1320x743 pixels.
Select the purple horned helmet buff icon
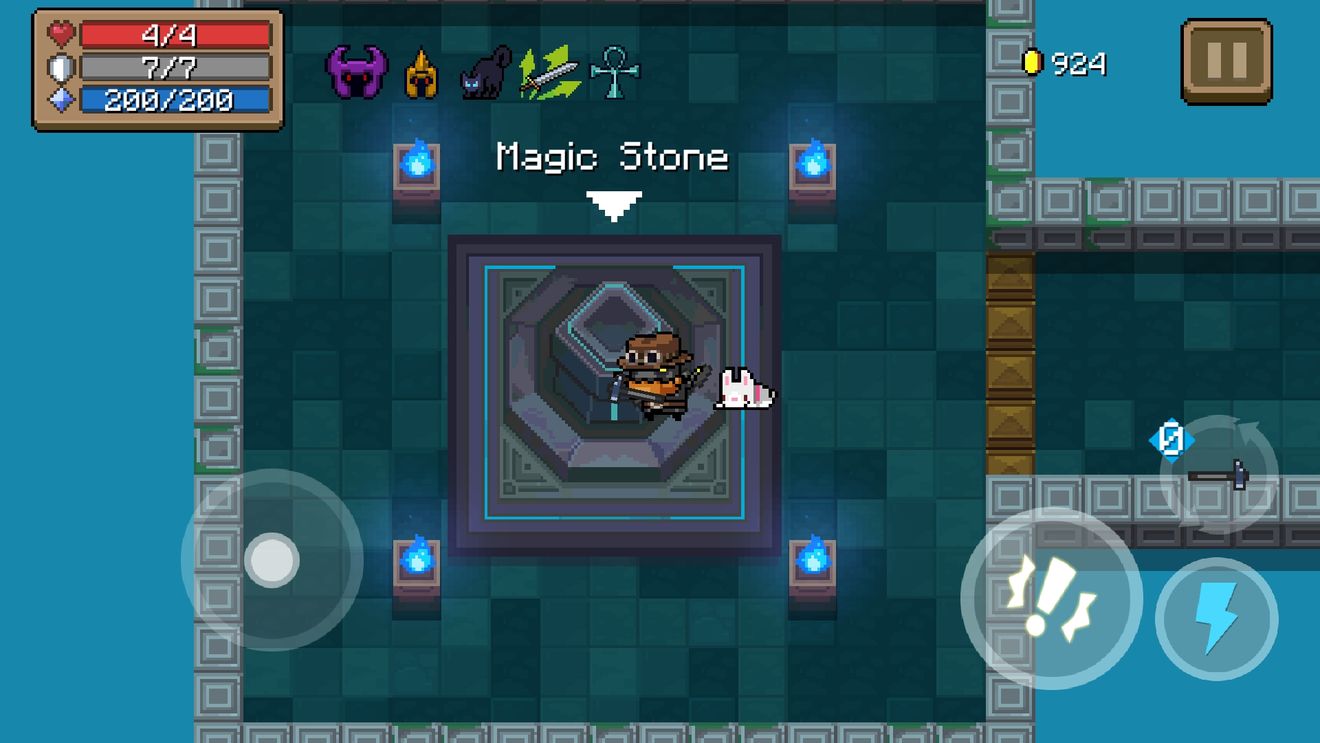point(357,72)
